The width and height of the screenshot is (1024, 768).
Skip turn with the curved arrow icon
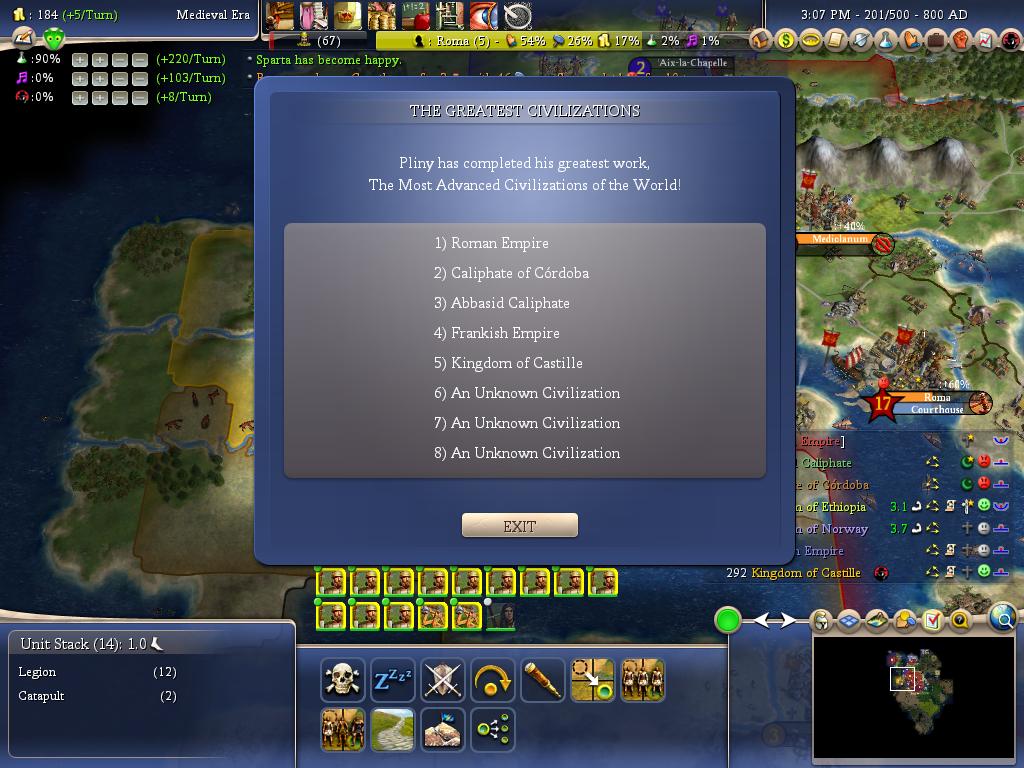492,681
